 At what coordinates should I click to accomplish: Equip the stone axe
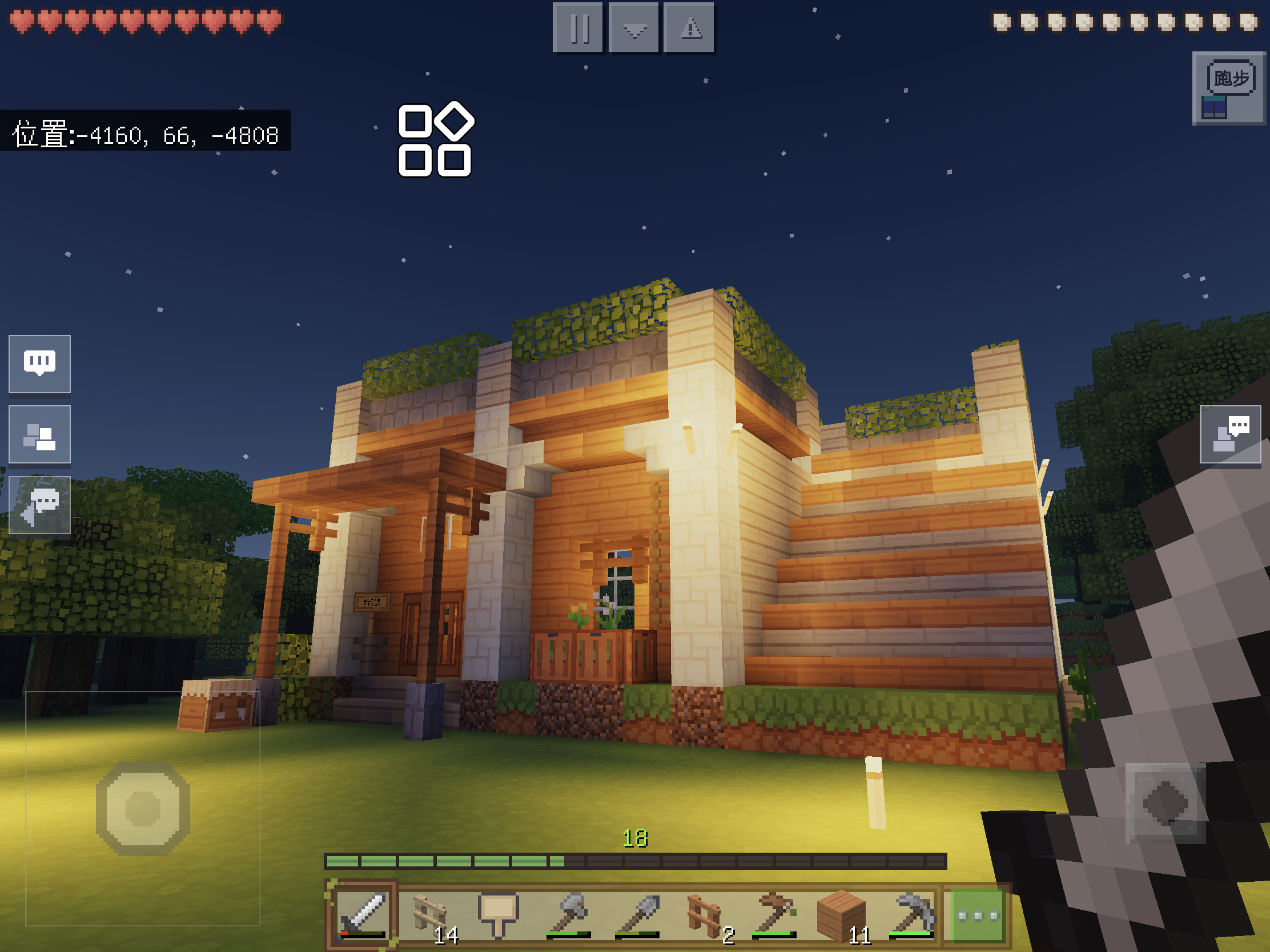pyautogui.click(x=567, y=915)
